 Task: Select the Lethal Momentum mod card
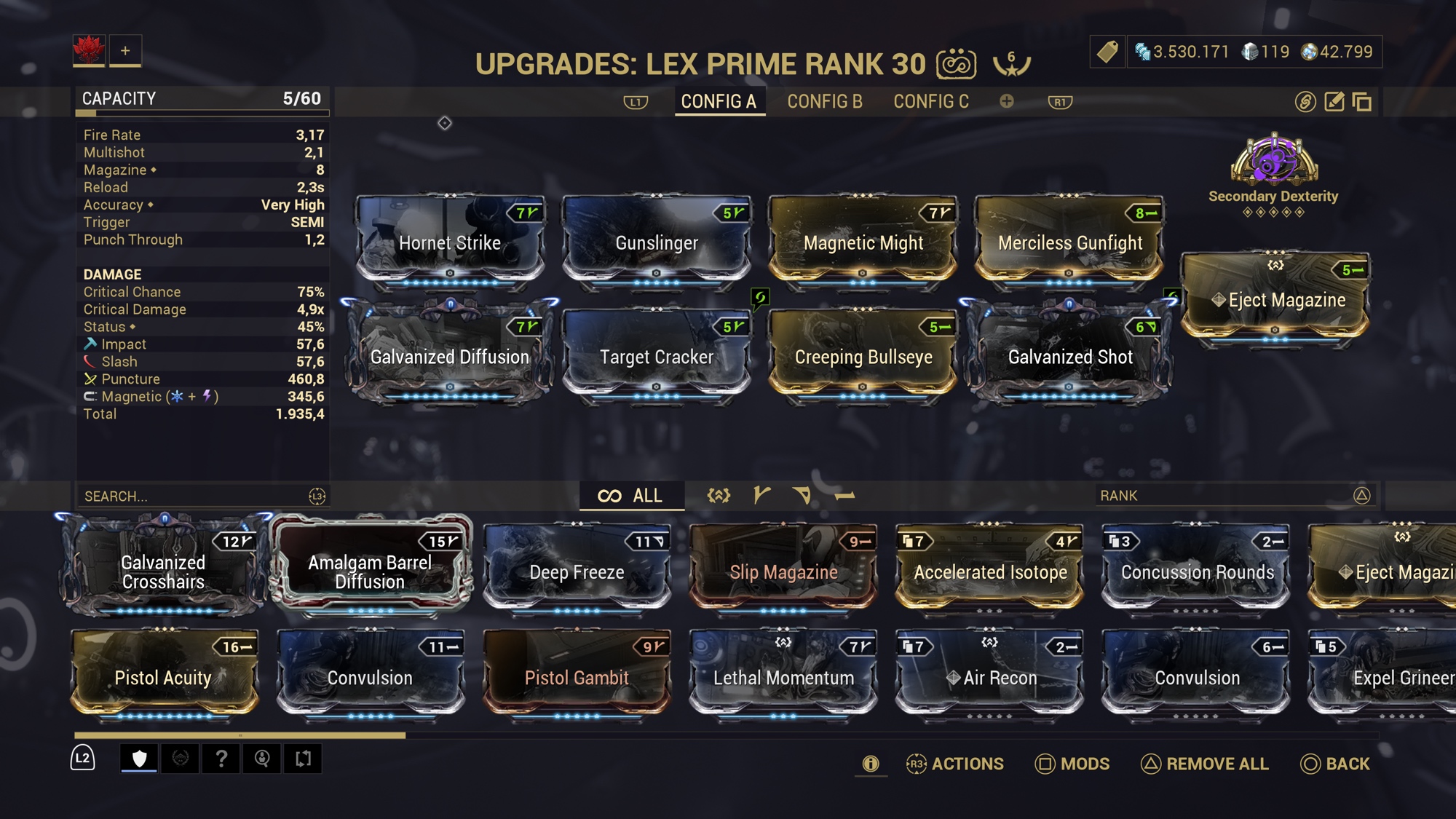click(x=783, y=675)
